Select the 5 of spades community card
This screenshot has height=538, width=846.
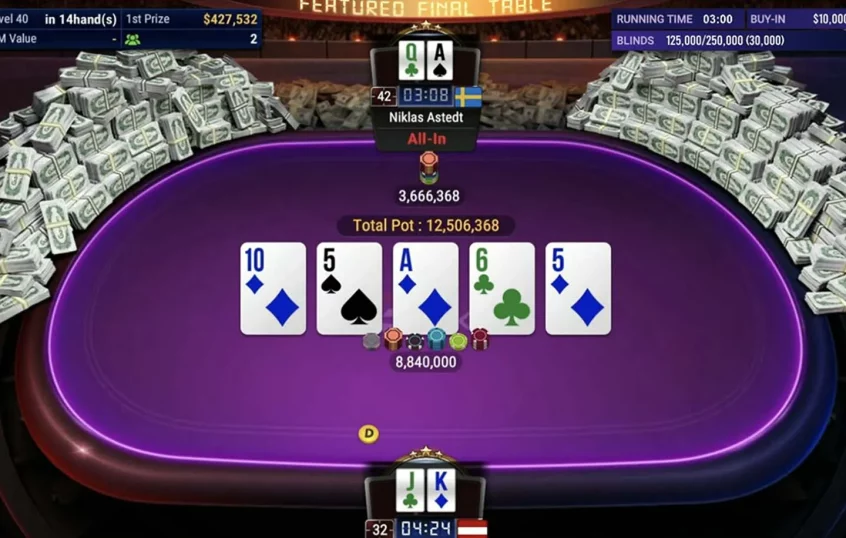point(349,288)
